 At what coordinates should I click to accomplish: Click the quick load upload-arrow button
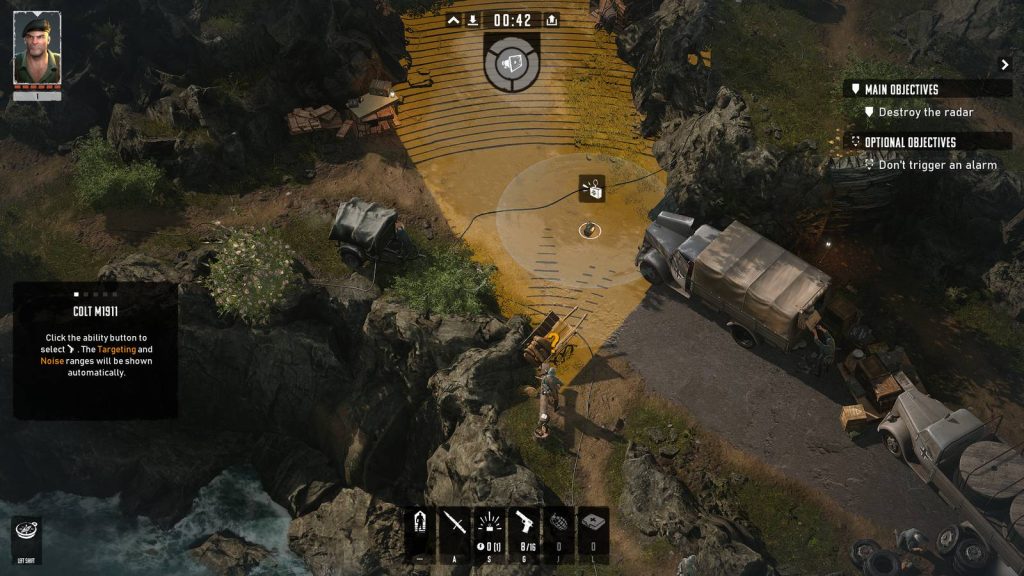[x=552, y=20]
